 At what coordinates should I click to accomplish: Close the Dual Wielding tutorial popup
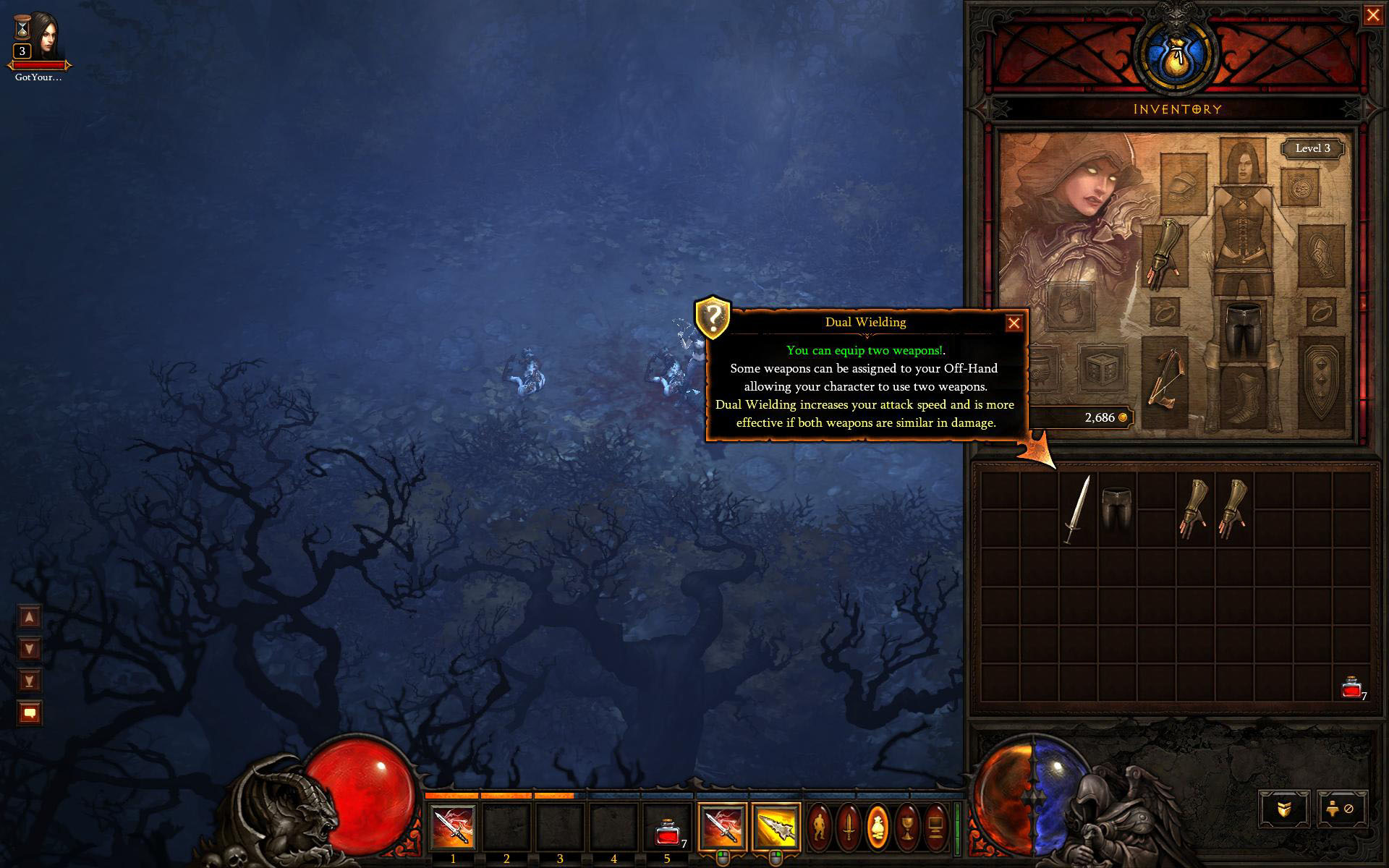click(x=1014, y=323)
